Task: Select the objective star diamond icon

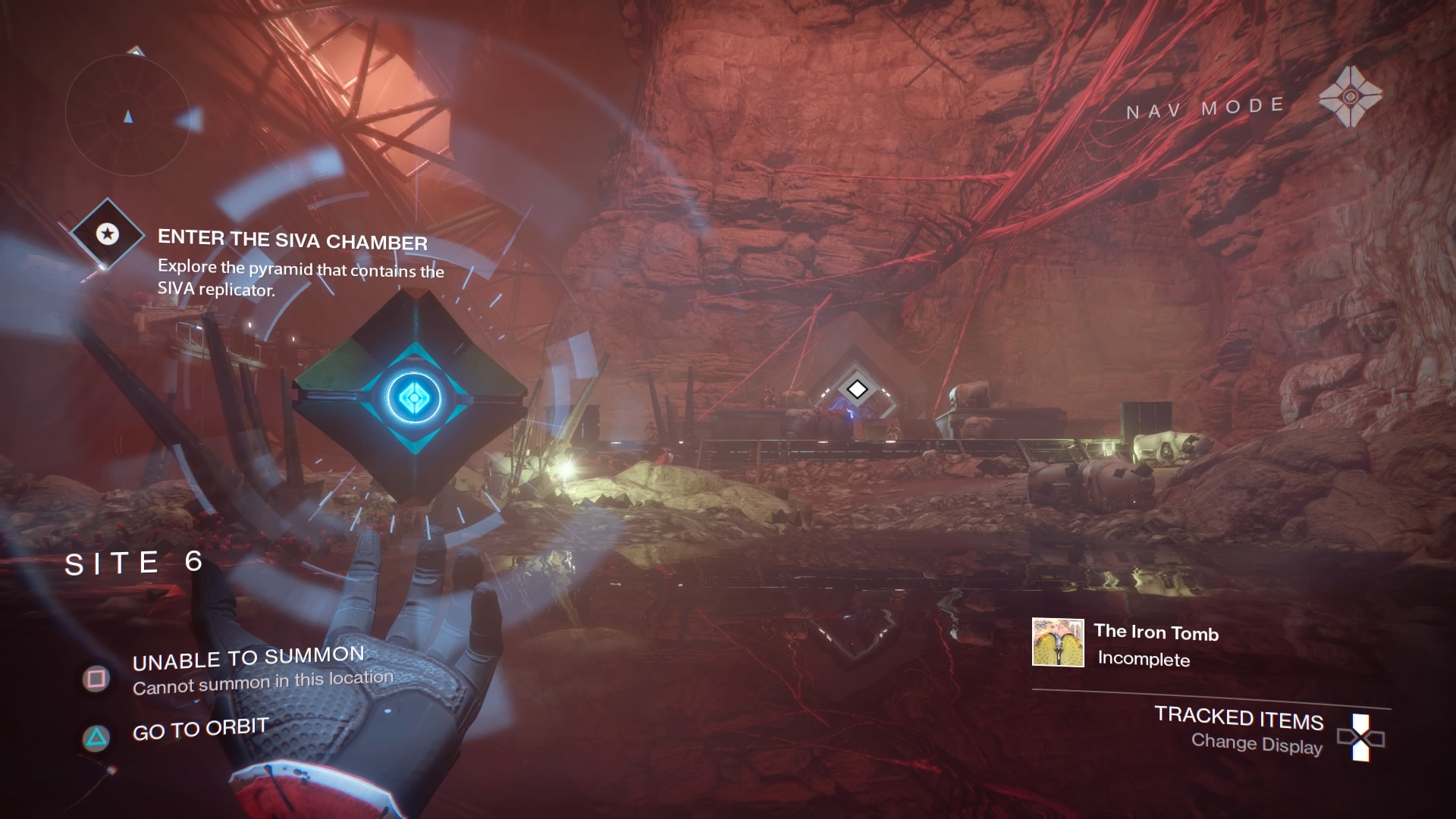Action: (107, 234)
